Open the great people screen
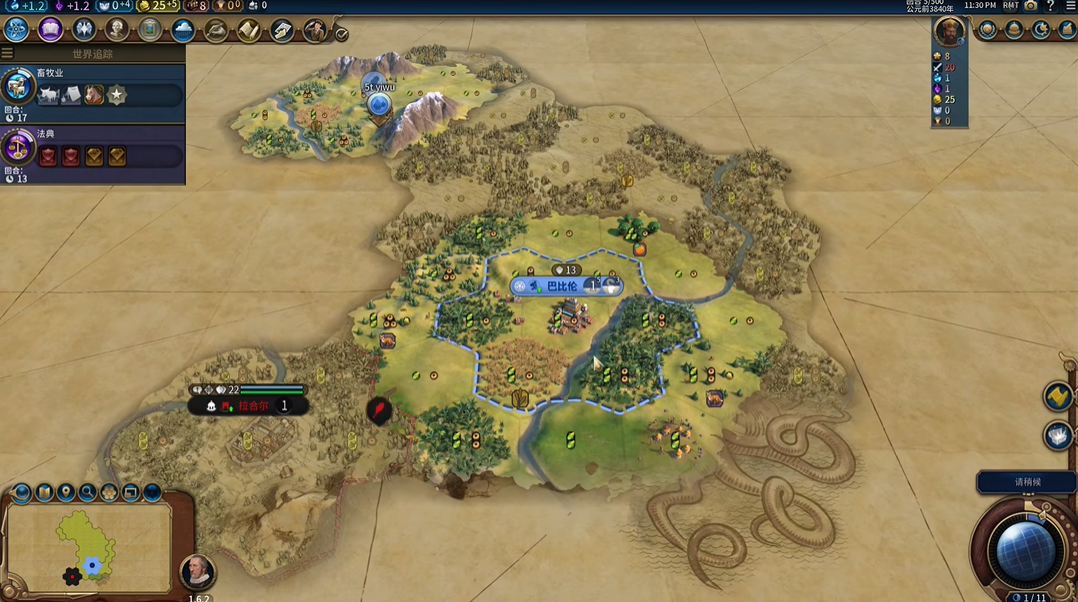This screenshot has height=602, width=1078. (117, 30)
